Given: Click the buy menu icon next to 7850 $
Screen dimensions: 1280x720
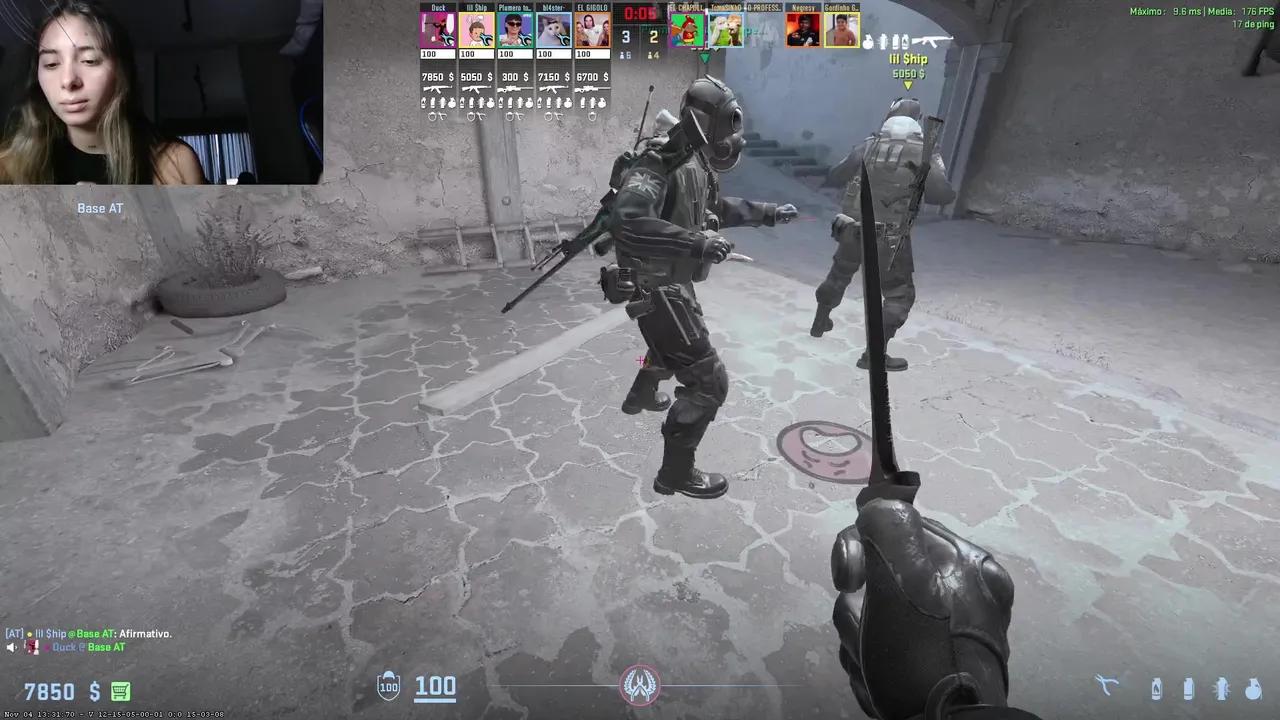Looking at the screenshot, I should (119, 691).
